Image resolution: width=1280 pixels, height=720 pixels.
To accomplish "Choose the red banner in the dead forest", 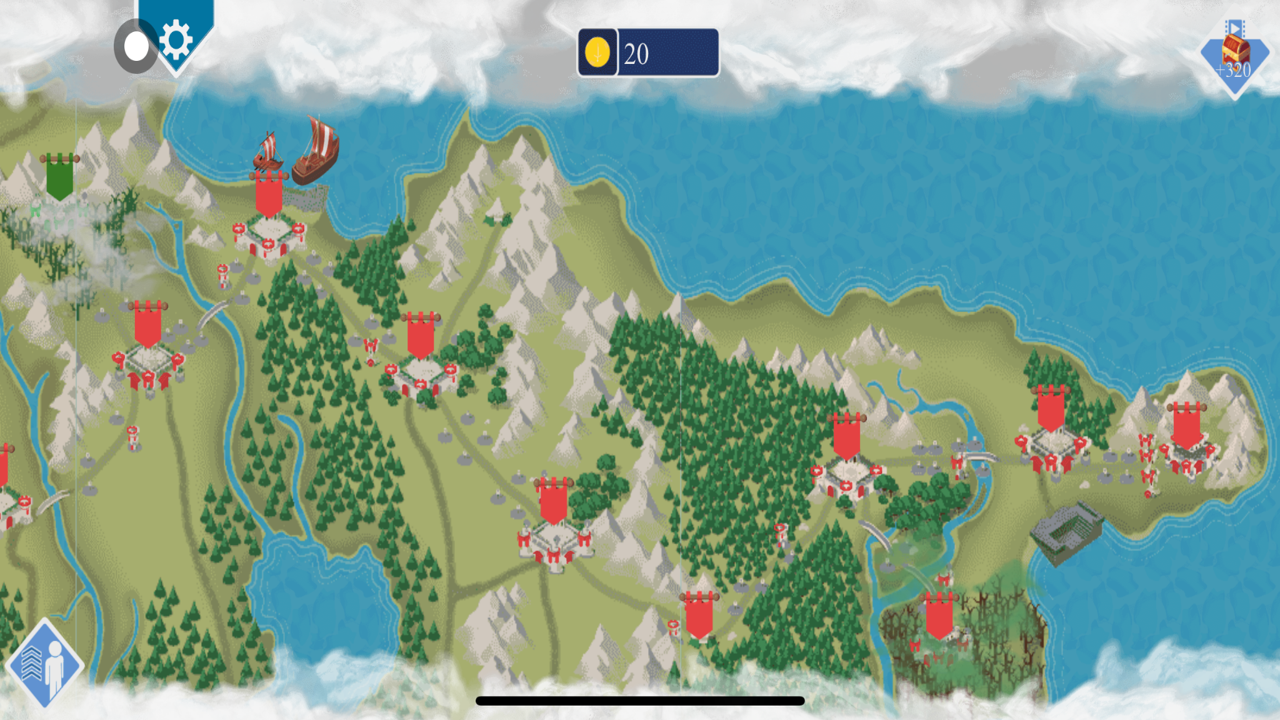I will (x=939, y=617).
